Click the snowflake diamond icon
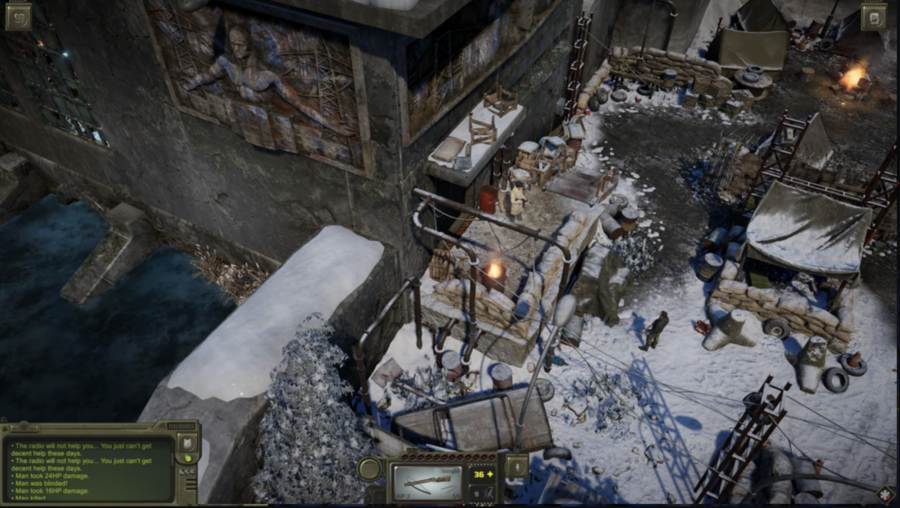Viewport: 900px width, 508px height. pyautogui.click(x=885, y=494)
